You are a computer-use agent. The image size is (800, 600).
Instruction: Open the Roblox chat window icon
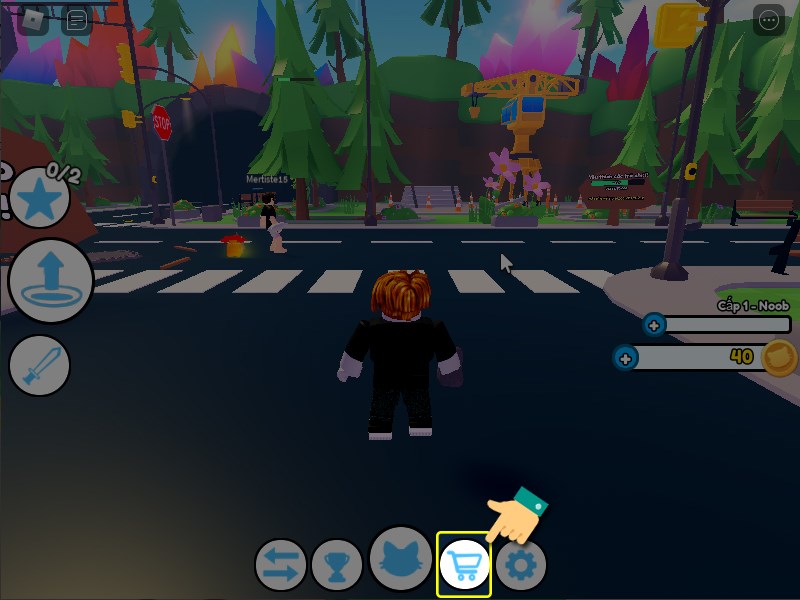coord(77,20)
